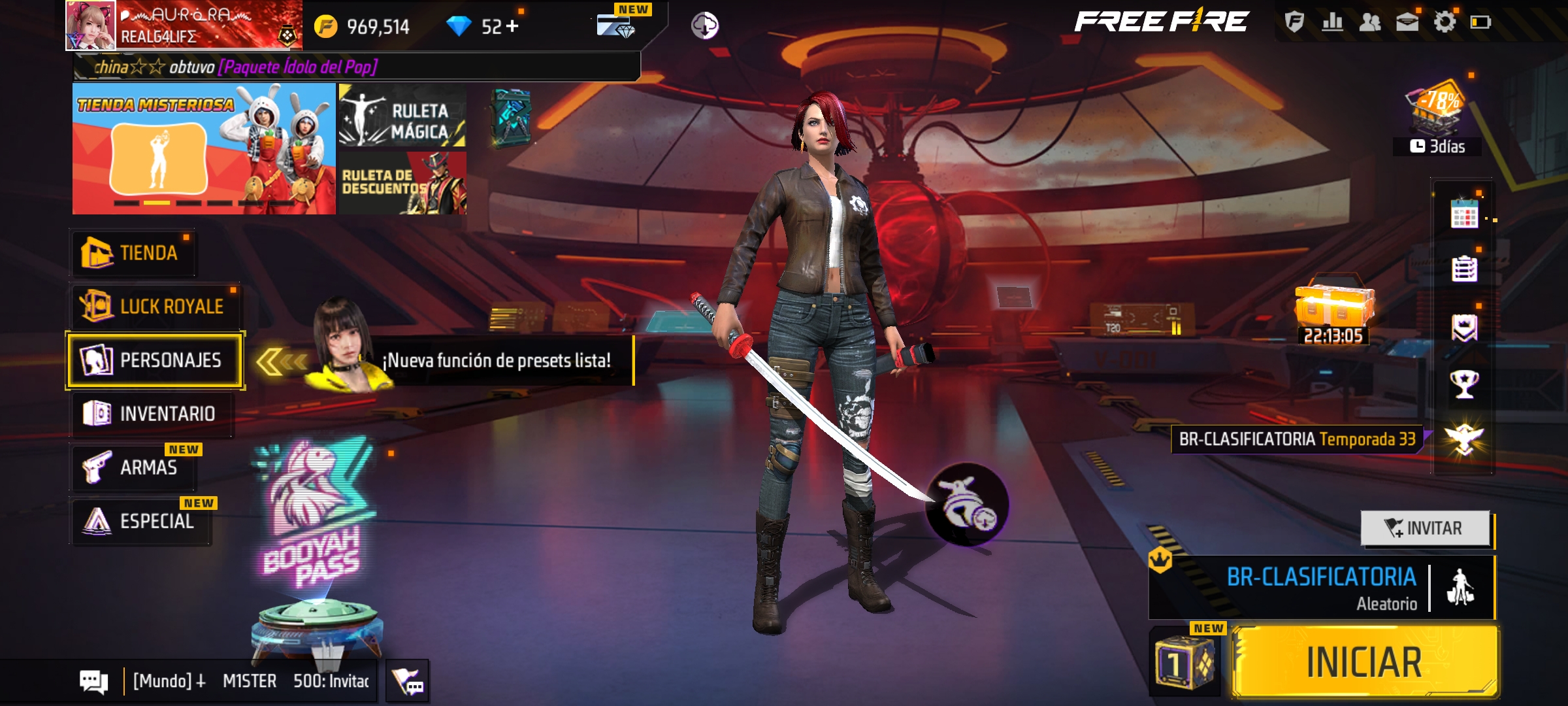Image resolution: width=1568 pixels, height=706 pixels.
Task: Open the friends list icon
Action: point(1369,22)
